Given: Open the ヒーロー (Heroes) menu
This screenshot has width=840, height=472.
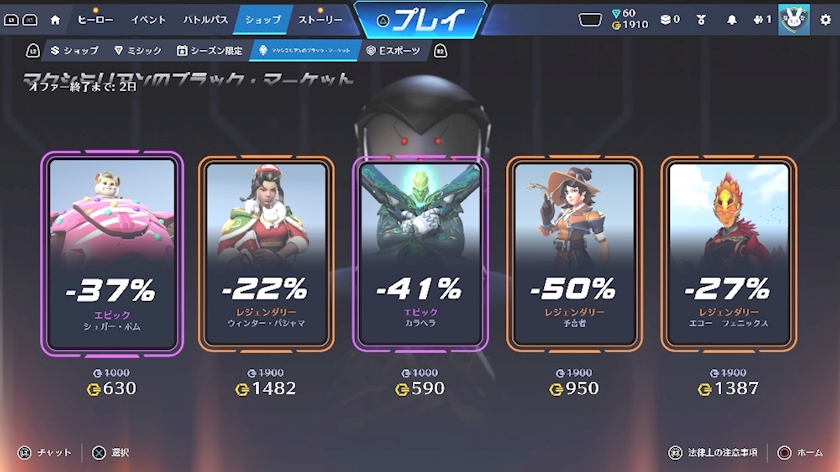Looking at the screenshot, I should click(95, 19).
